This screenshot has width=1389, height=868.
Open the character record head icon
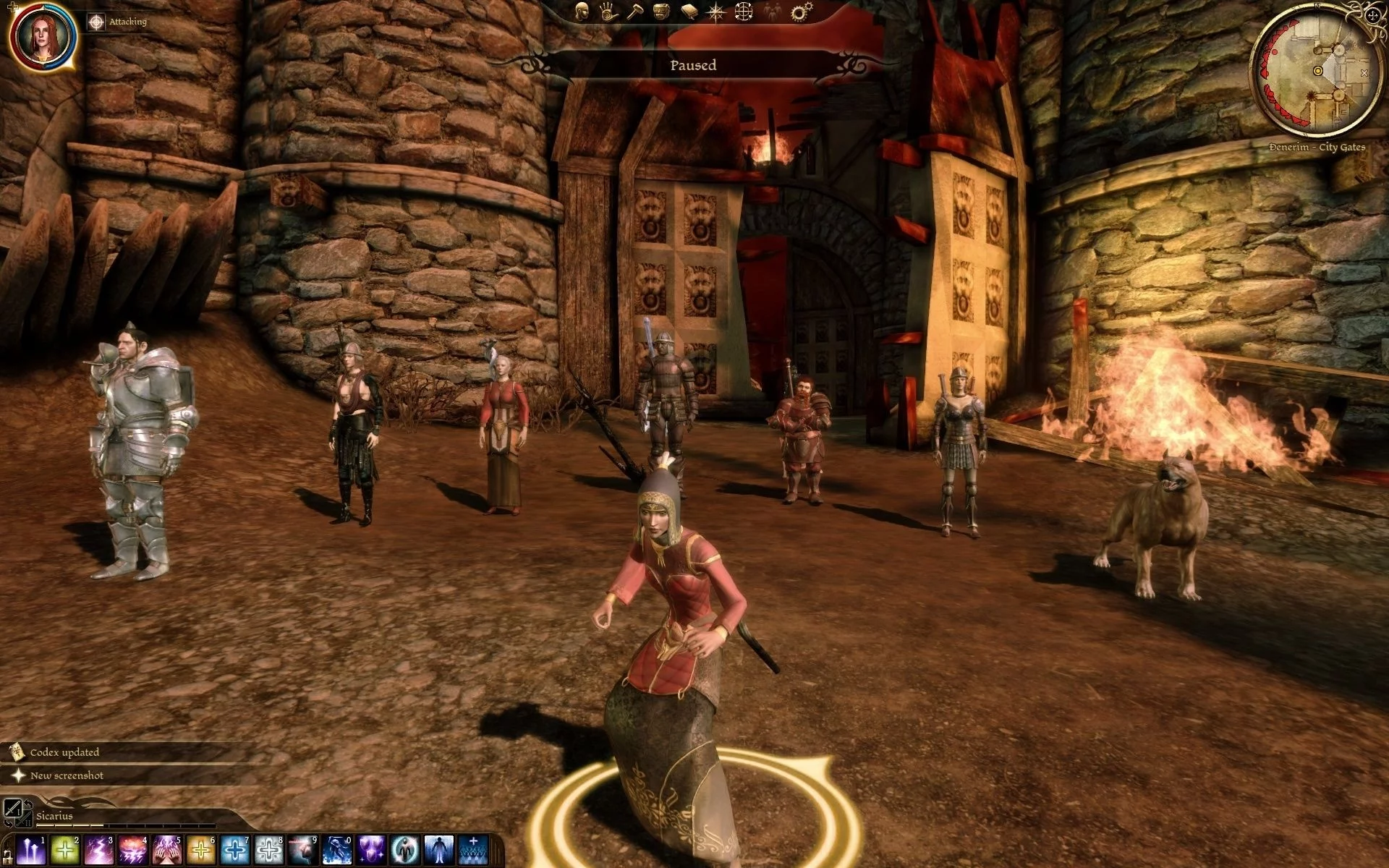pyautogui.click(x=582, y=10)
